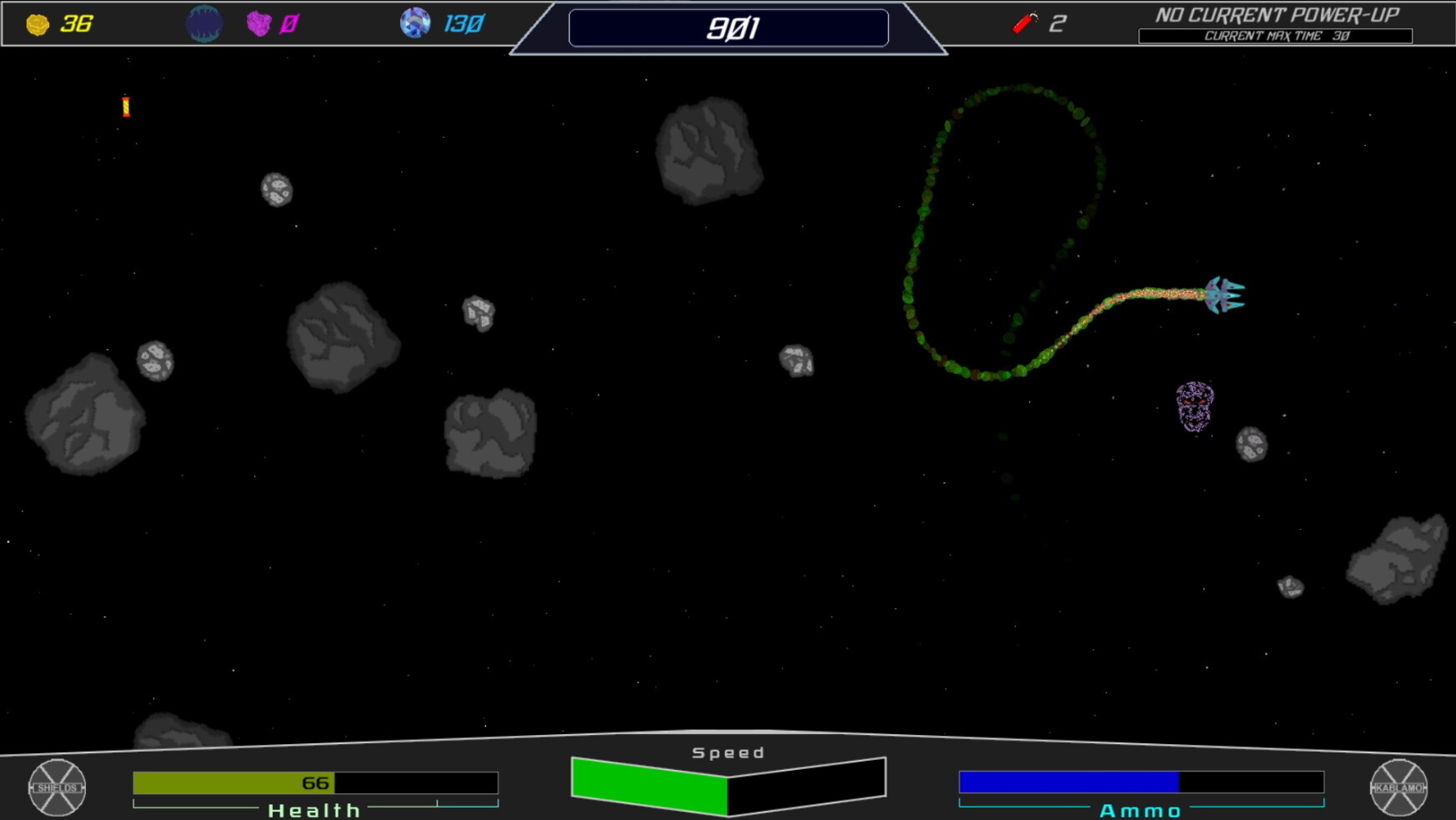Click the blue gem icon next to 130

point(414,23)
